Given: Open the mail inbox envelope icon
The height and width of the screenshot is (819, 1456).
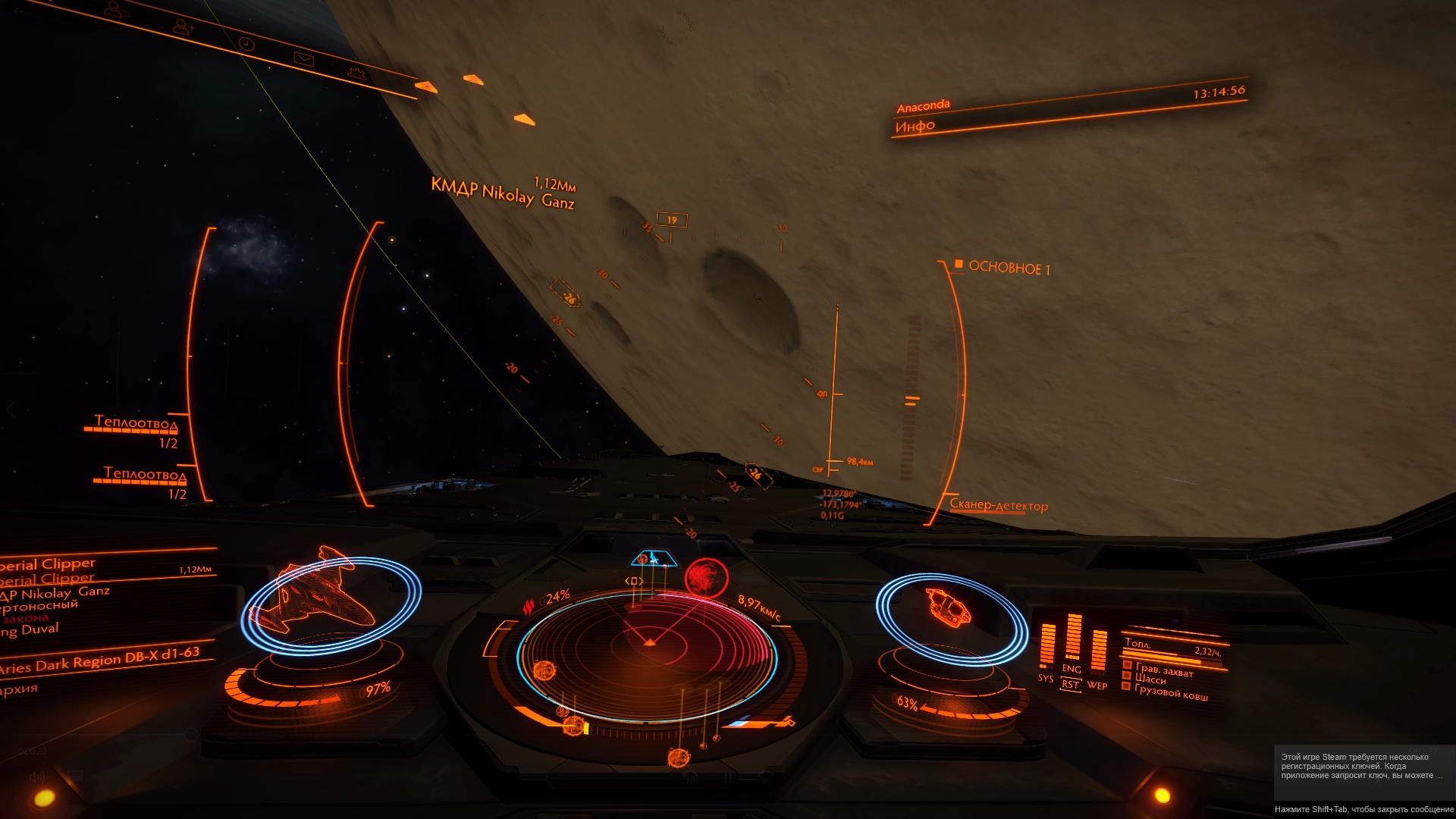Looking at the screenshot, I should (303, 59).
